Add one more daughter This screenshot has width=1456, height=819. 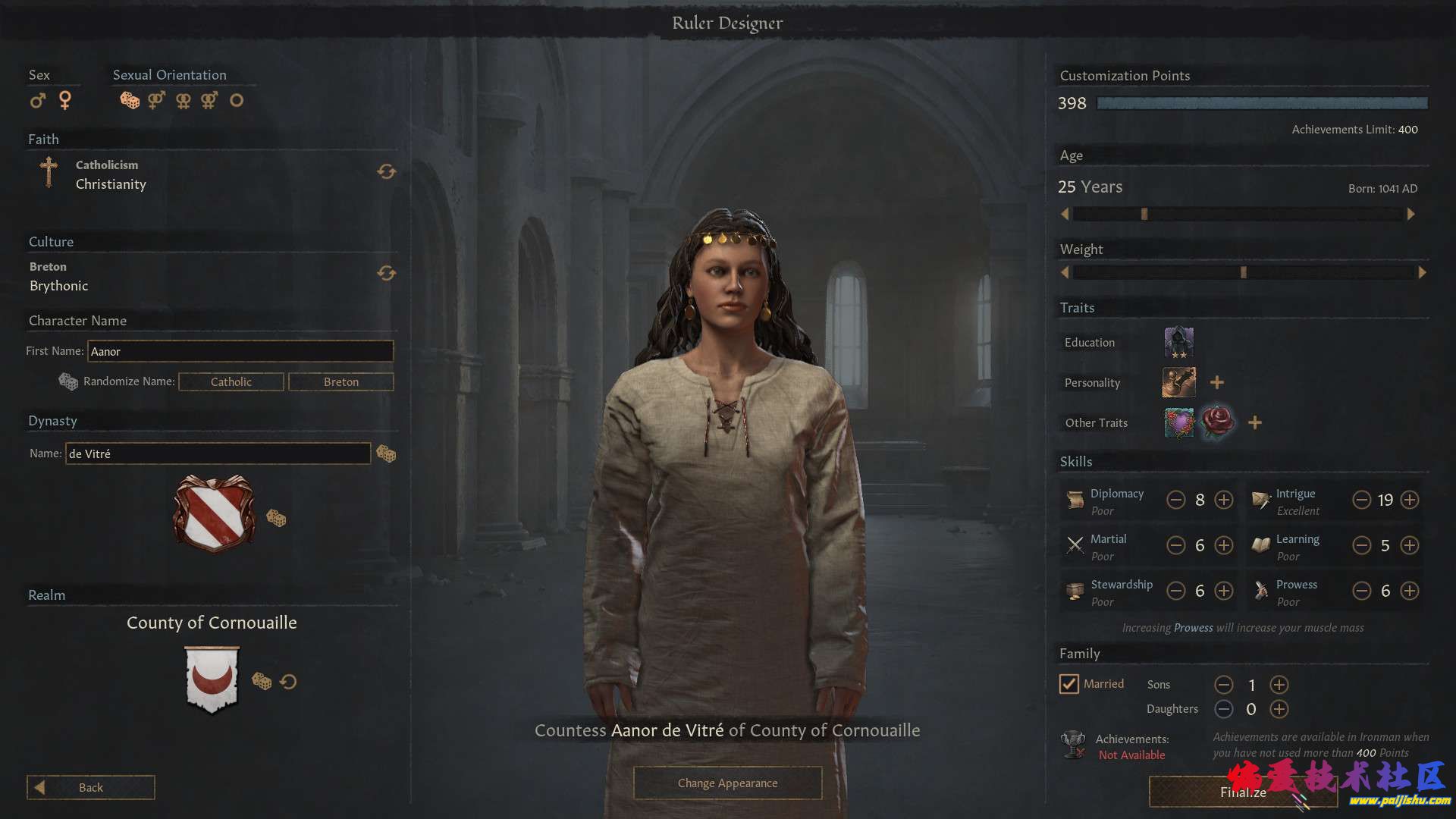[1279, 709]
